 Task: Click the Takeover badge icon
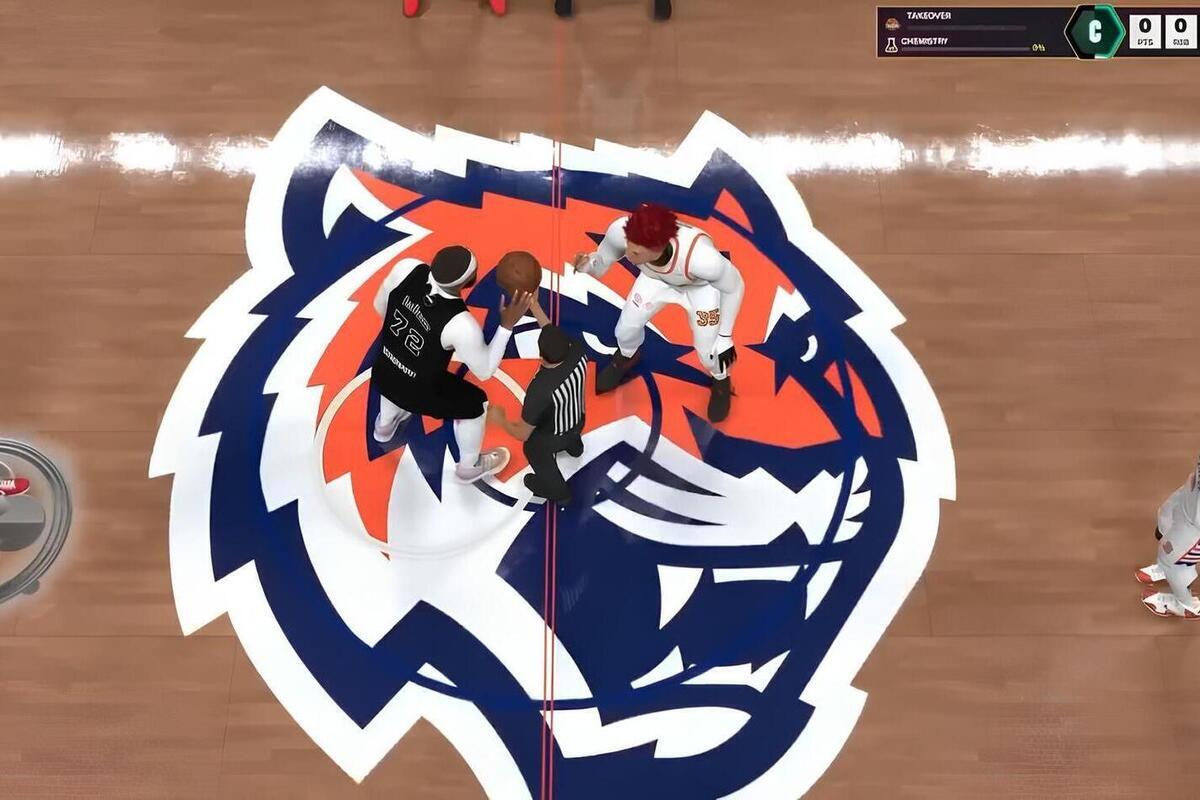(x=891, y=21)
